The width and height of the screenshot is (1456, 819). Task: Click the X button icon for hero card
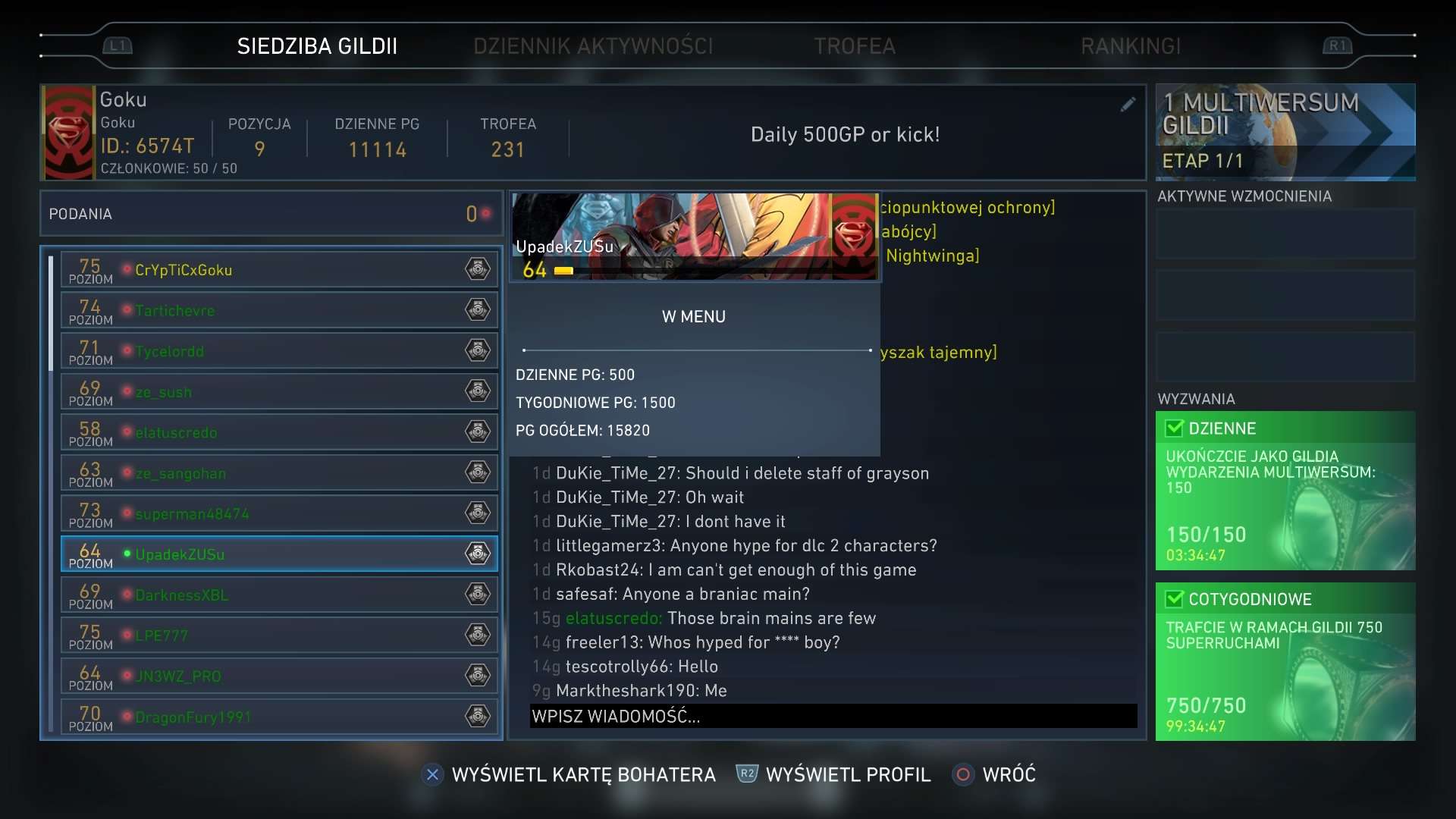(432, 774)
